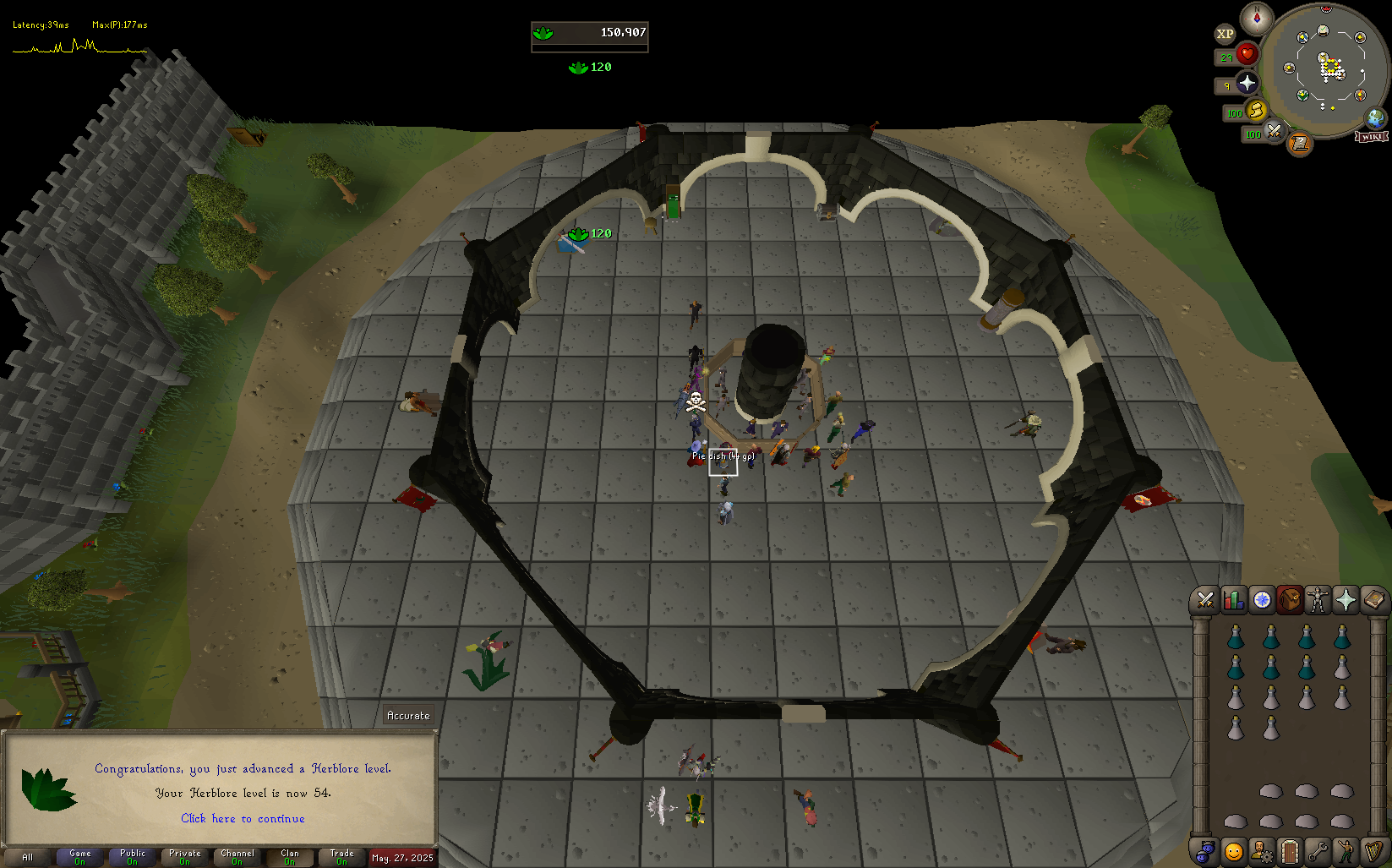
Task: Open the Combat Options tab
Action: (x=1205, y=600)
